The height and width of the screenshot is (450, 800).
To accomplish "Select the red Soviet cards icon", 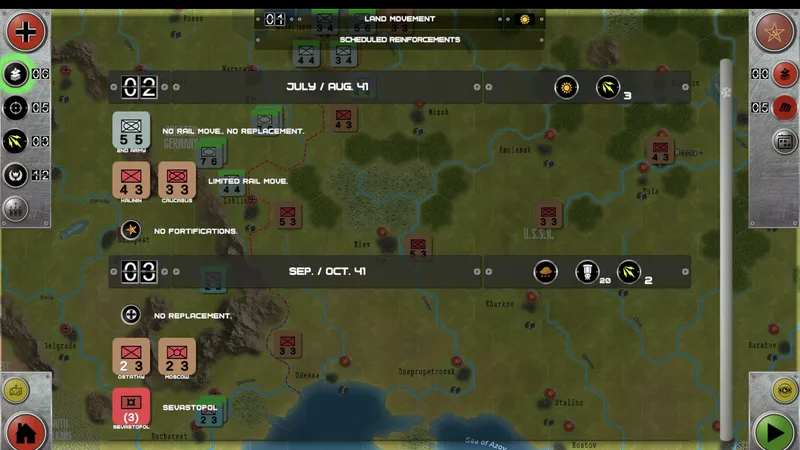I will (x=784, y=107).
